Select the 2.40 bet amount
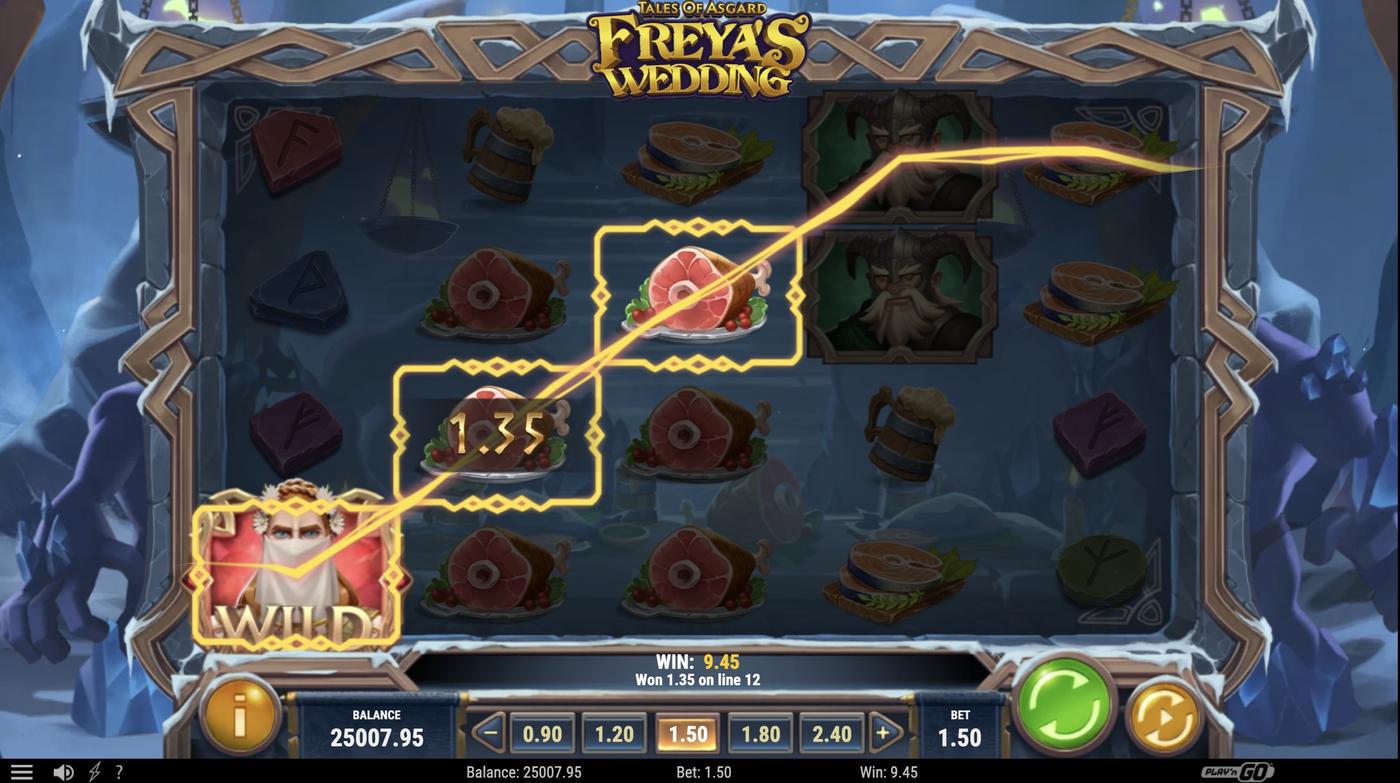Viewport: 1400px width, 783px height. (x=830, y=733)
